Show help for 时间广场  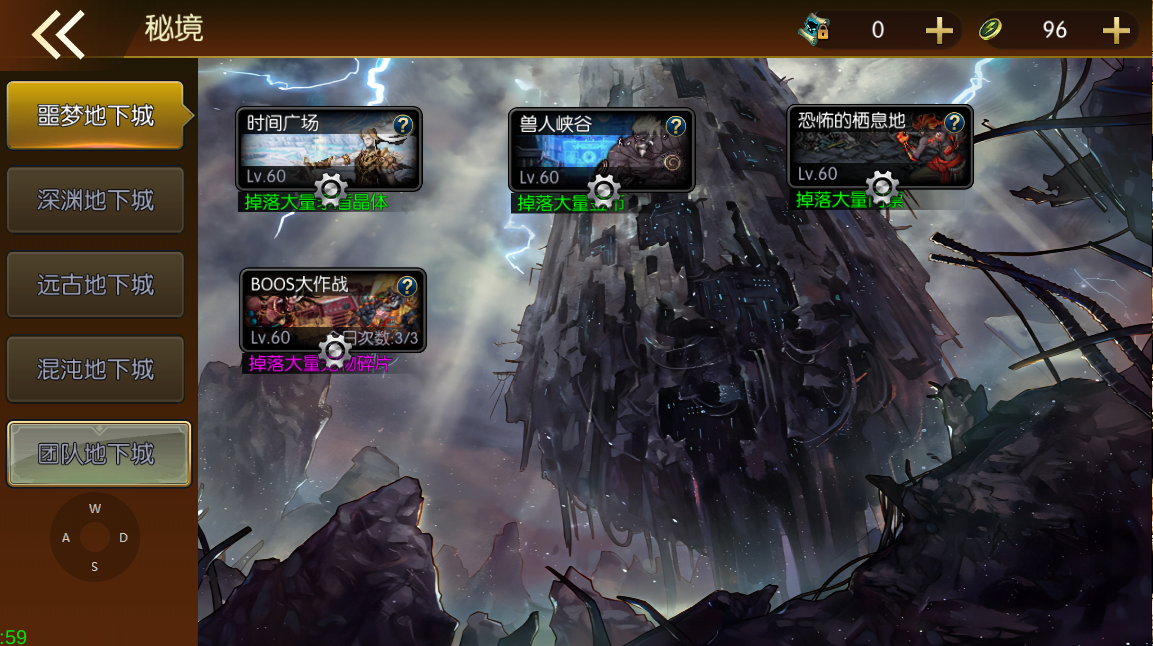click(x=403, y=125)
